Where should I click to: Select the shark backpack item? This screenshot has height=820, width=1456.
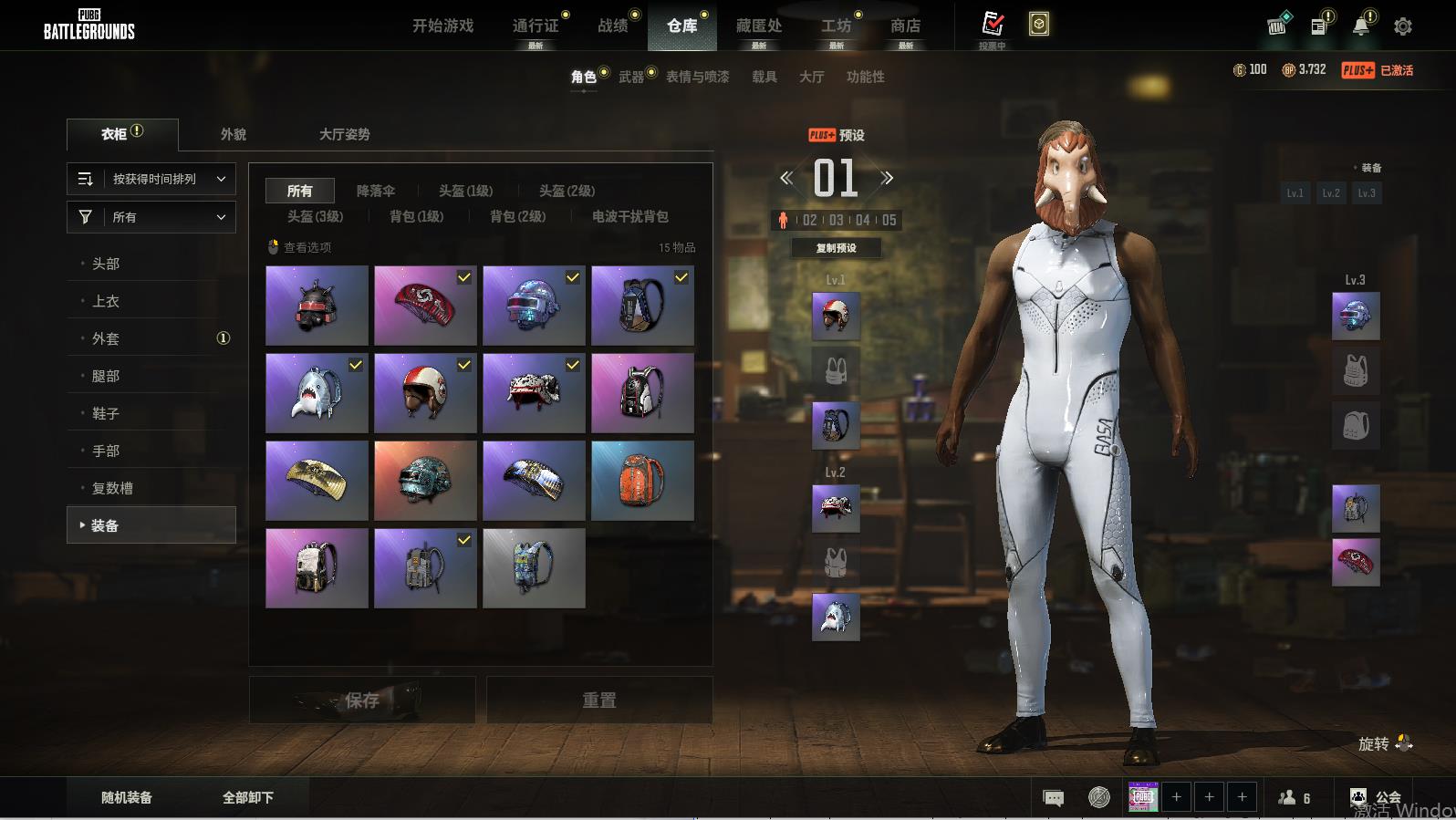[x=317, y=393]
